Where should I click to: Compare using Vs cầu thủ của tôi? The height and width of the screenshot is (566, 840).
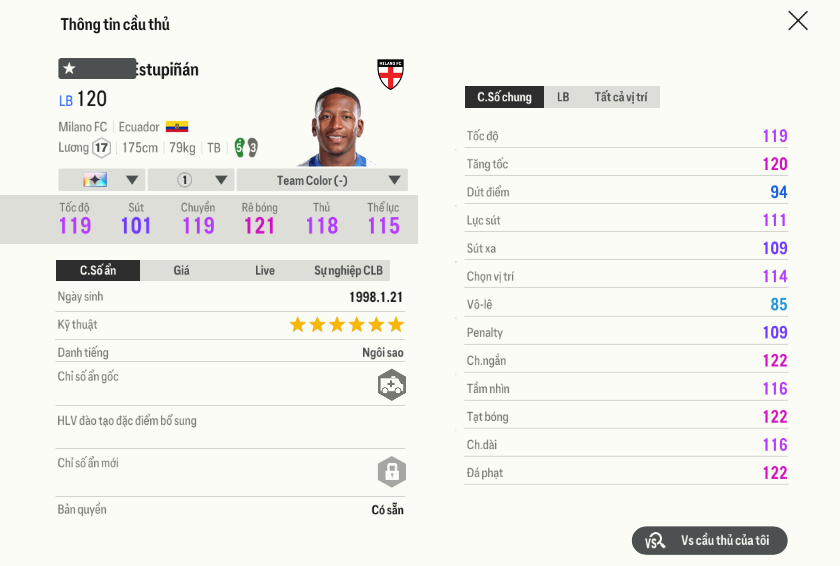[x=710, y=541]
